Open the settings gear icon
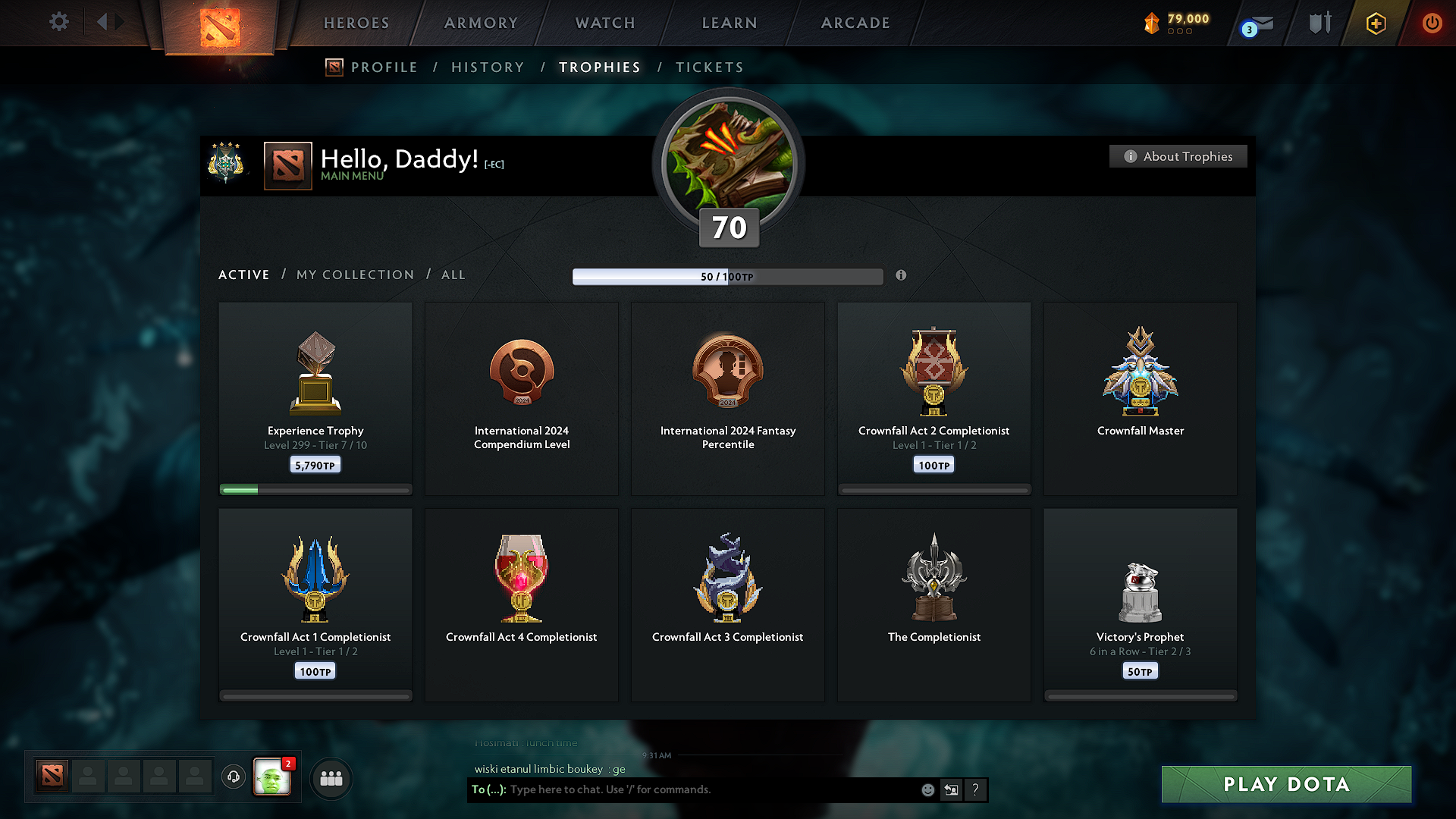 (58, 22)
